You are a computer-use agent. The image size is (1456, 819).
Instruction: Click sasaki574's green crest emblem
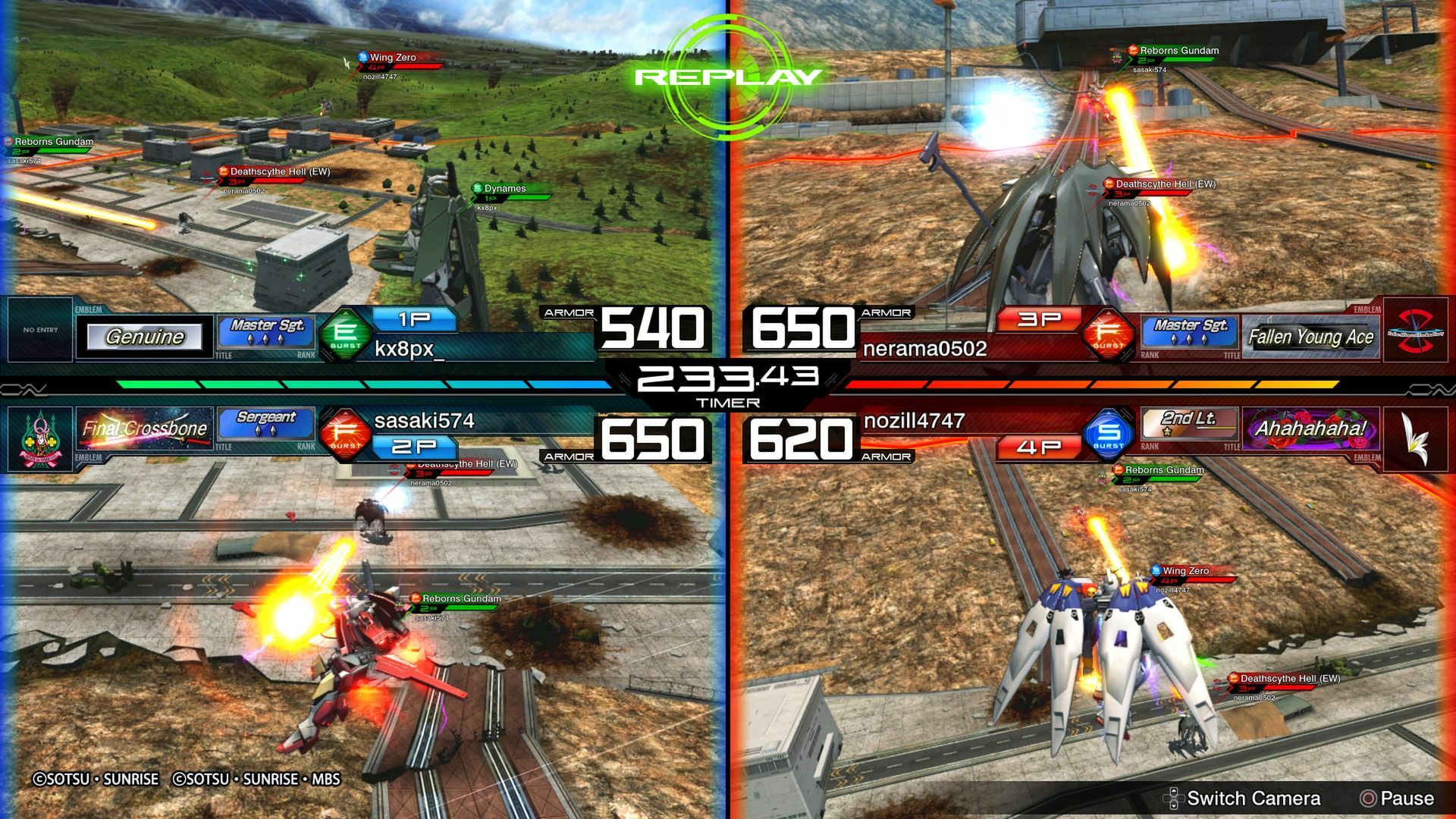point(40,438)
